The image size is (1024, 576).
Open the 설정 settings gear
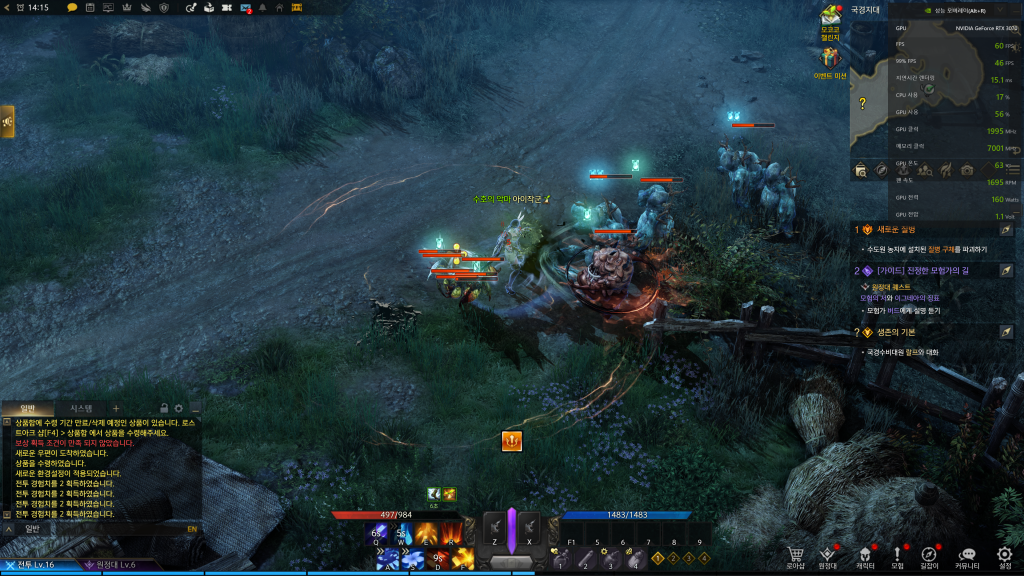click(1004, 556)
